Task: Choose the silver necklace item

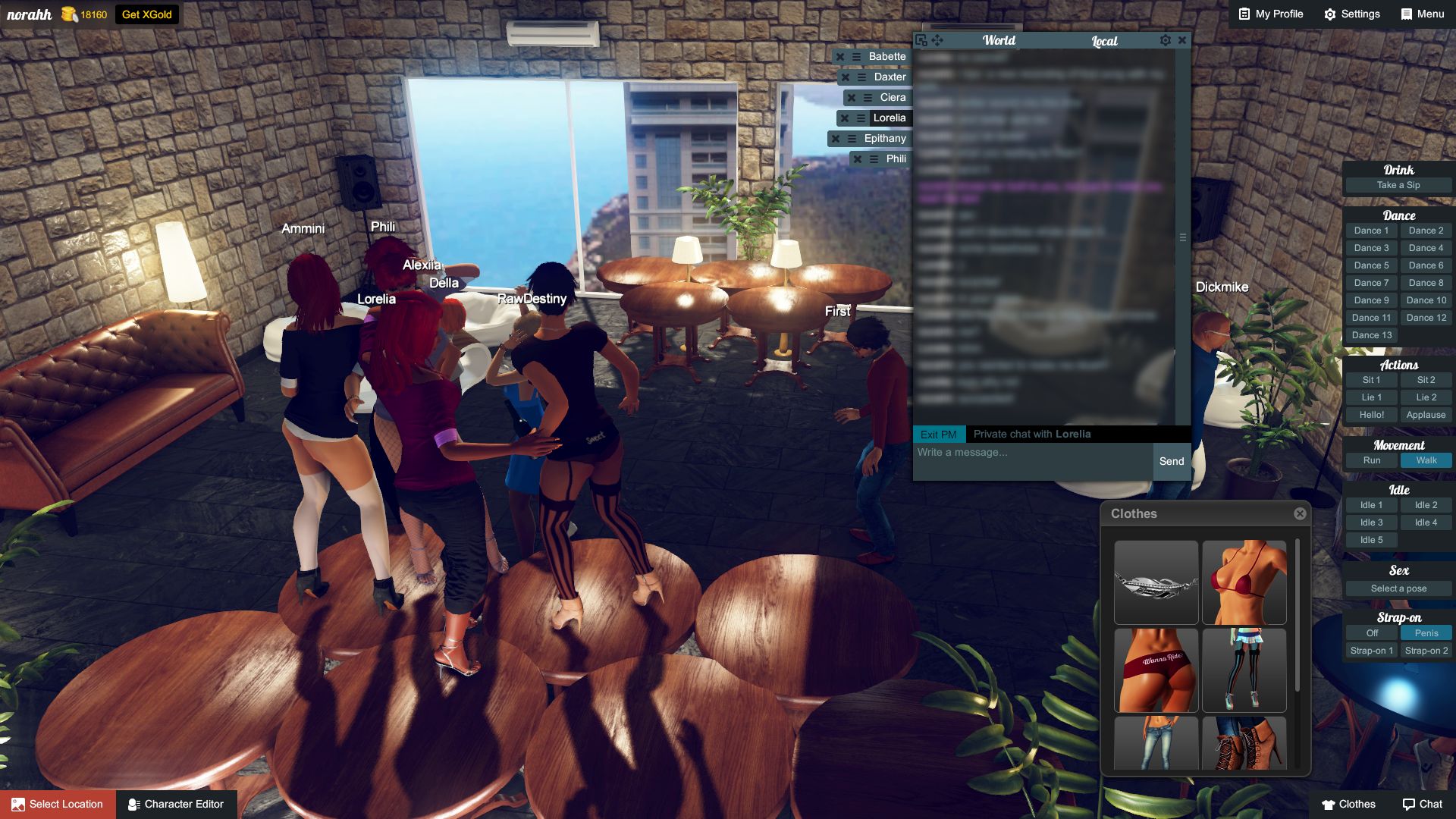Action: click(1156, 582)
